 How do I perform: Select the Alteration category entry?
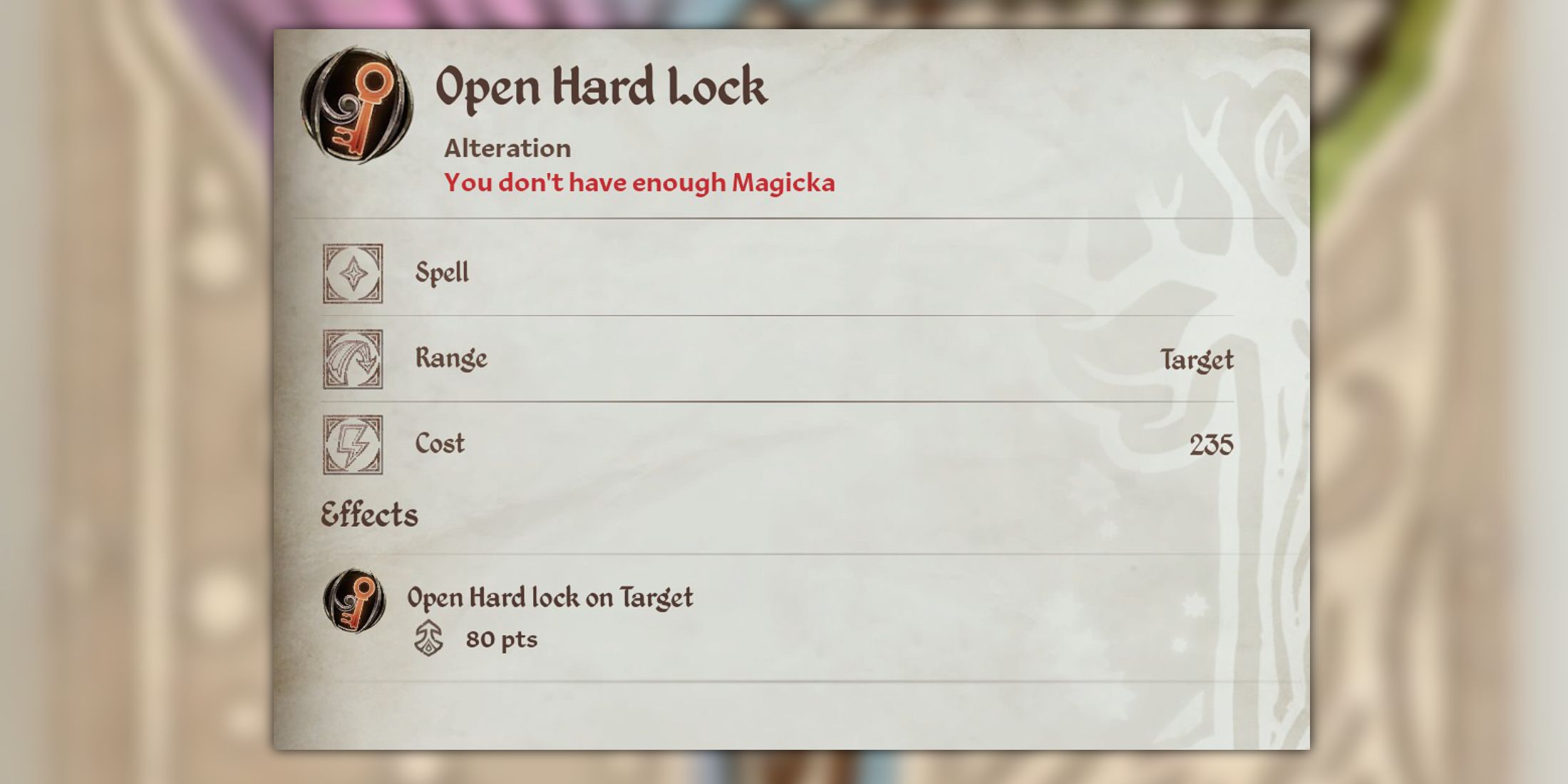[506, 148]
